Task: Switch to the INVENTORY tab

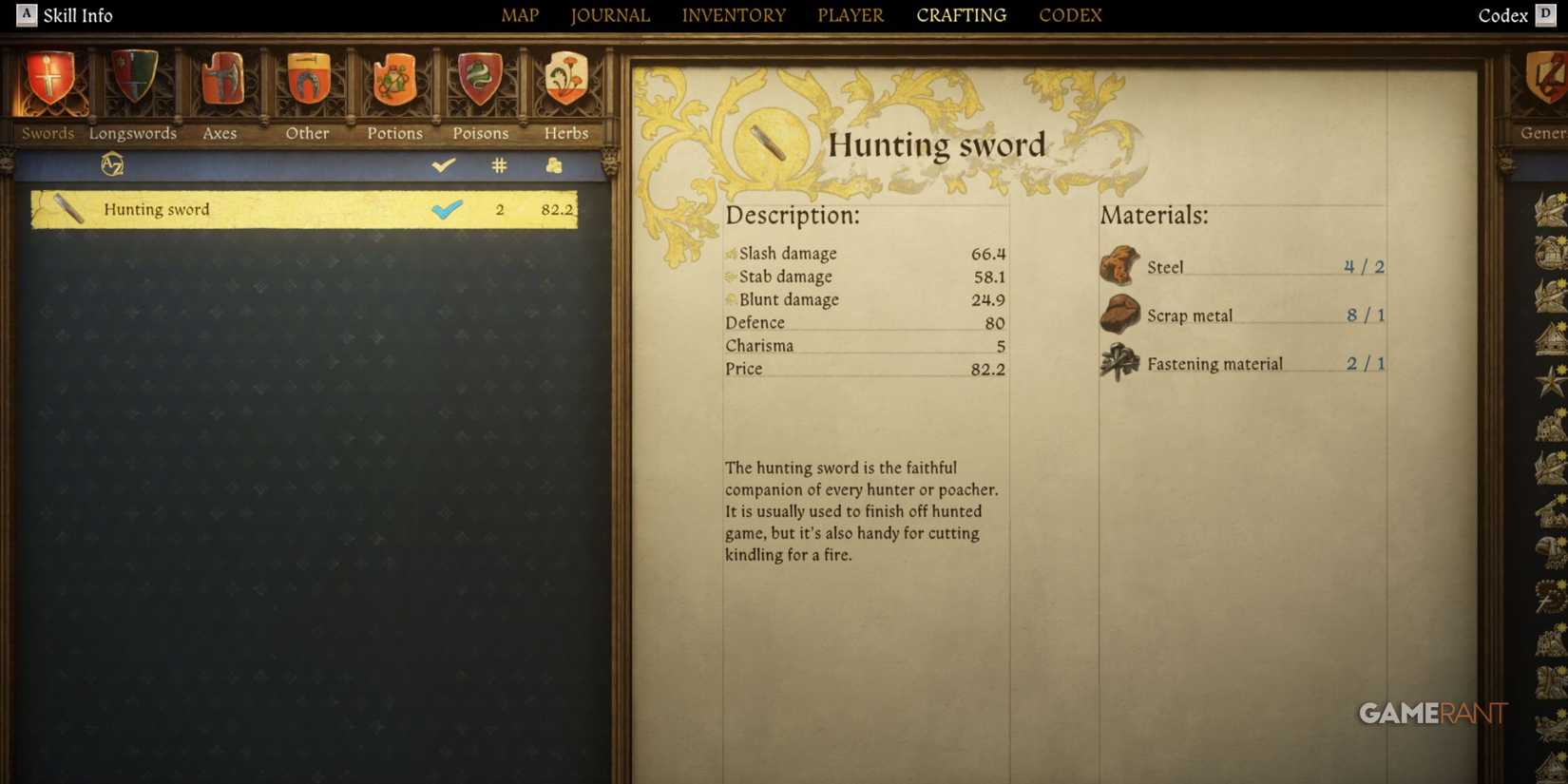Action: [x=733, y=14]
